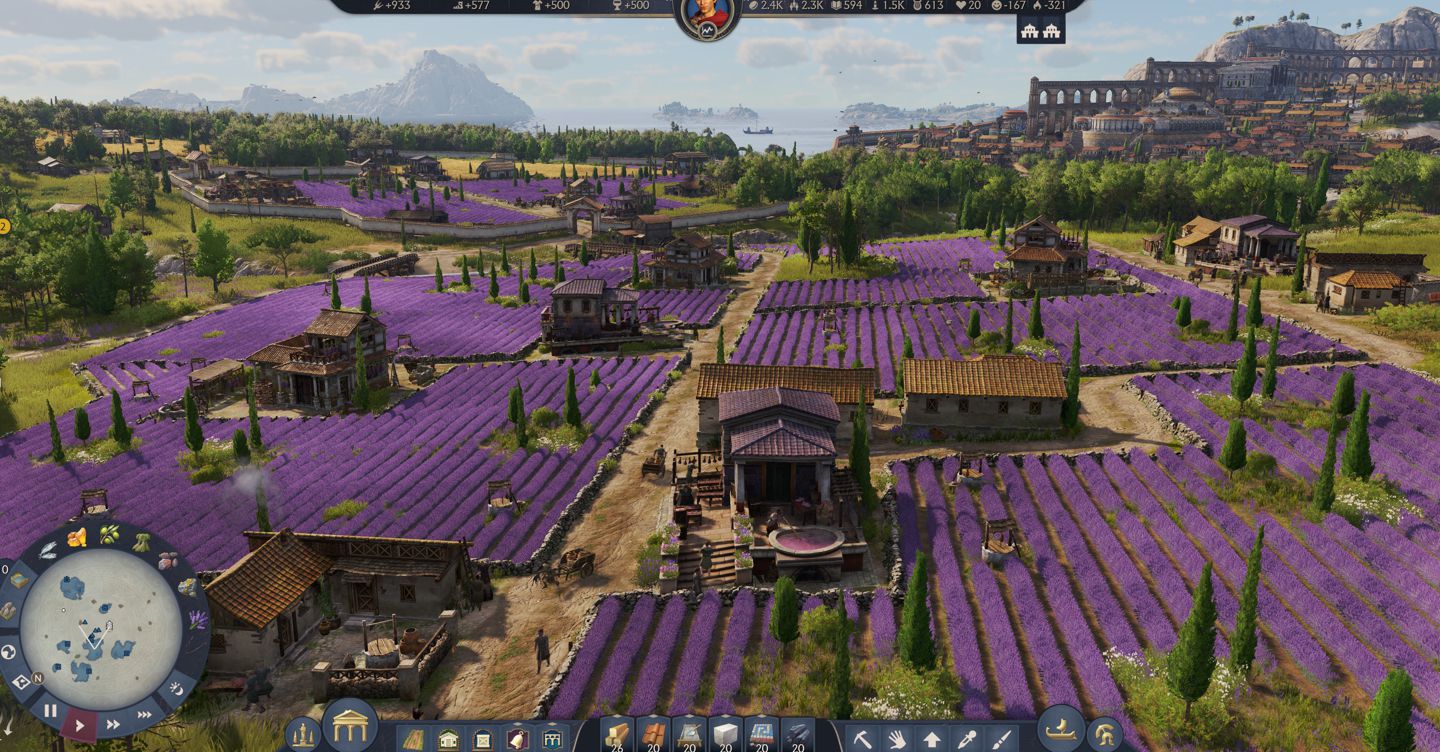Select triple fast-forward game speed
1440x752 pixels.
coord(145,714)
